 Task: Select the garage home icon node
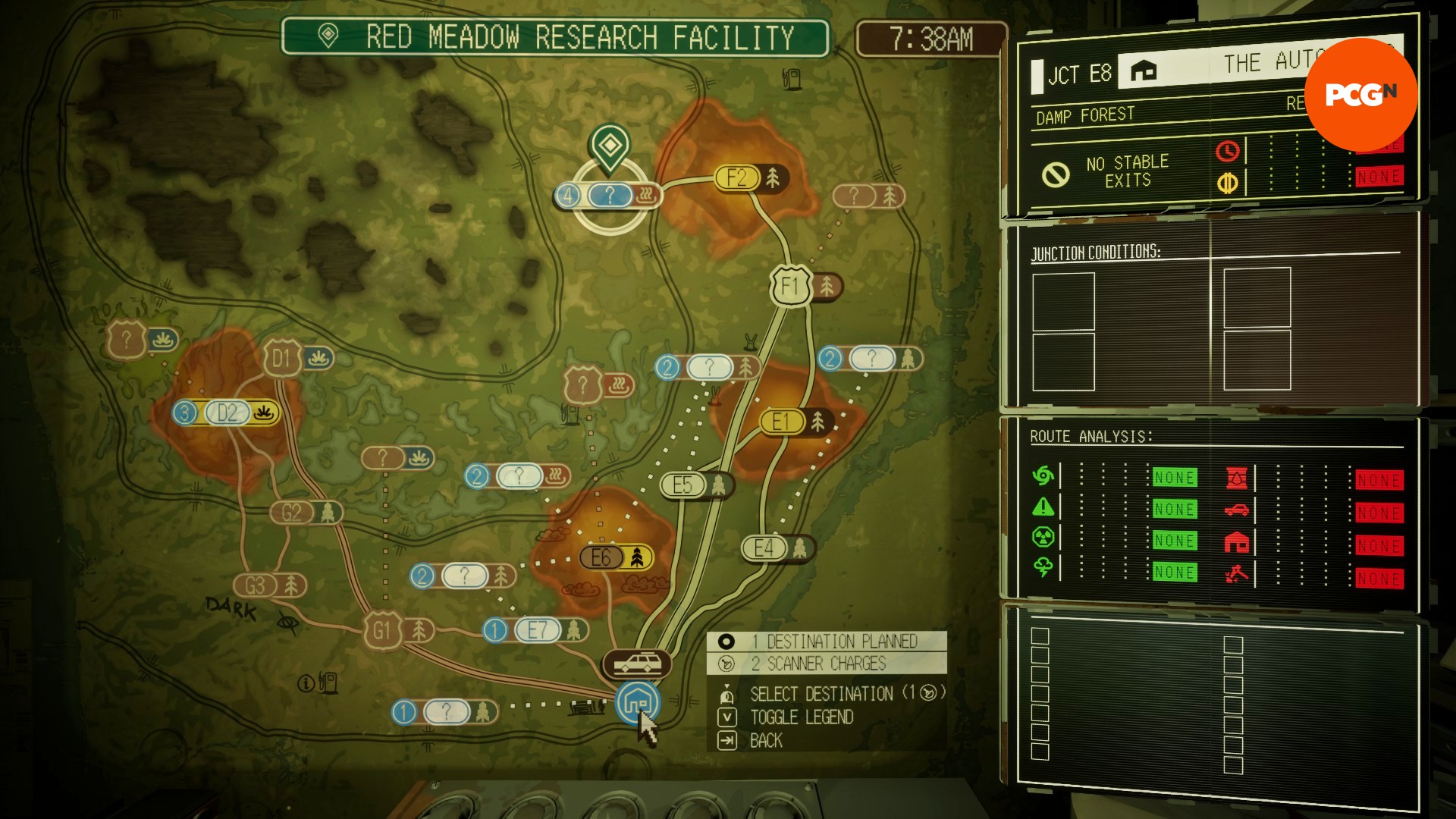pos(637,701)
